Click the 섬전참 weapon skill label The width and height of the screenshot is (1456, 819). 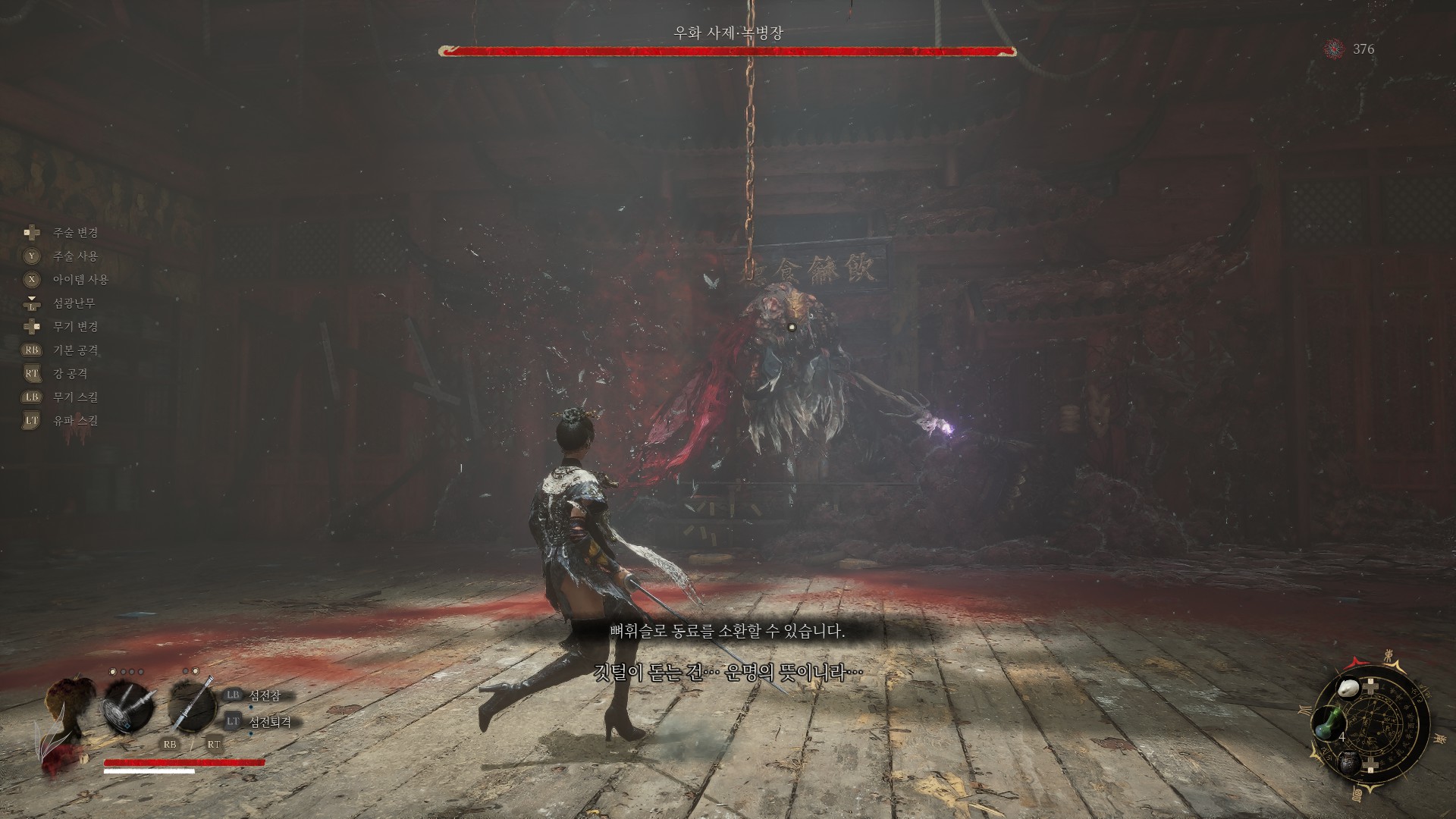[270, 696]
